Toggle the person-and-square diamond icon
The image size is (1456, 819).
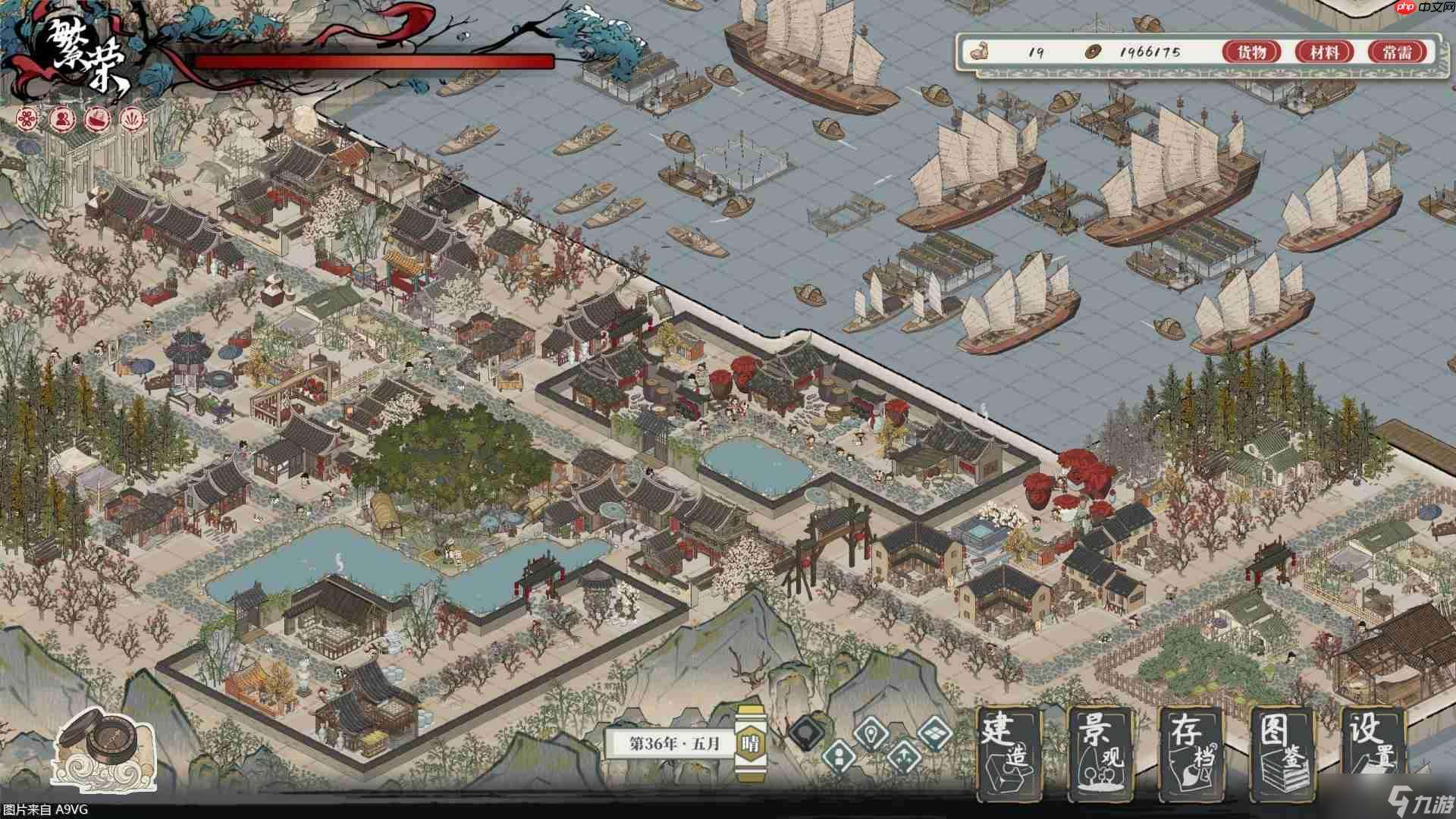click(839, 755)
